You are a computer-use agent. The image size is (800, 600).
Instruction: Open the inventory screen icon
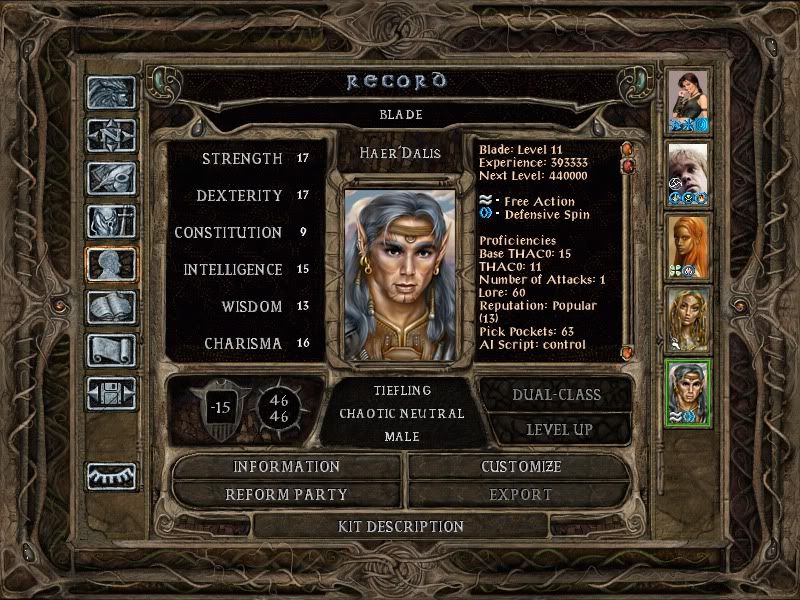click(110, 221)
